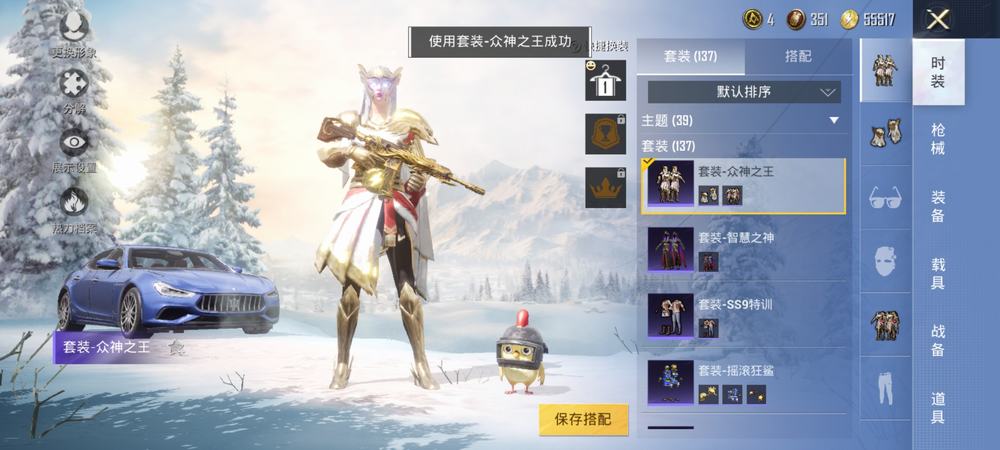
Task: Choose the 套装-SS9特训 outfit
Action: (x=744, y=314)
